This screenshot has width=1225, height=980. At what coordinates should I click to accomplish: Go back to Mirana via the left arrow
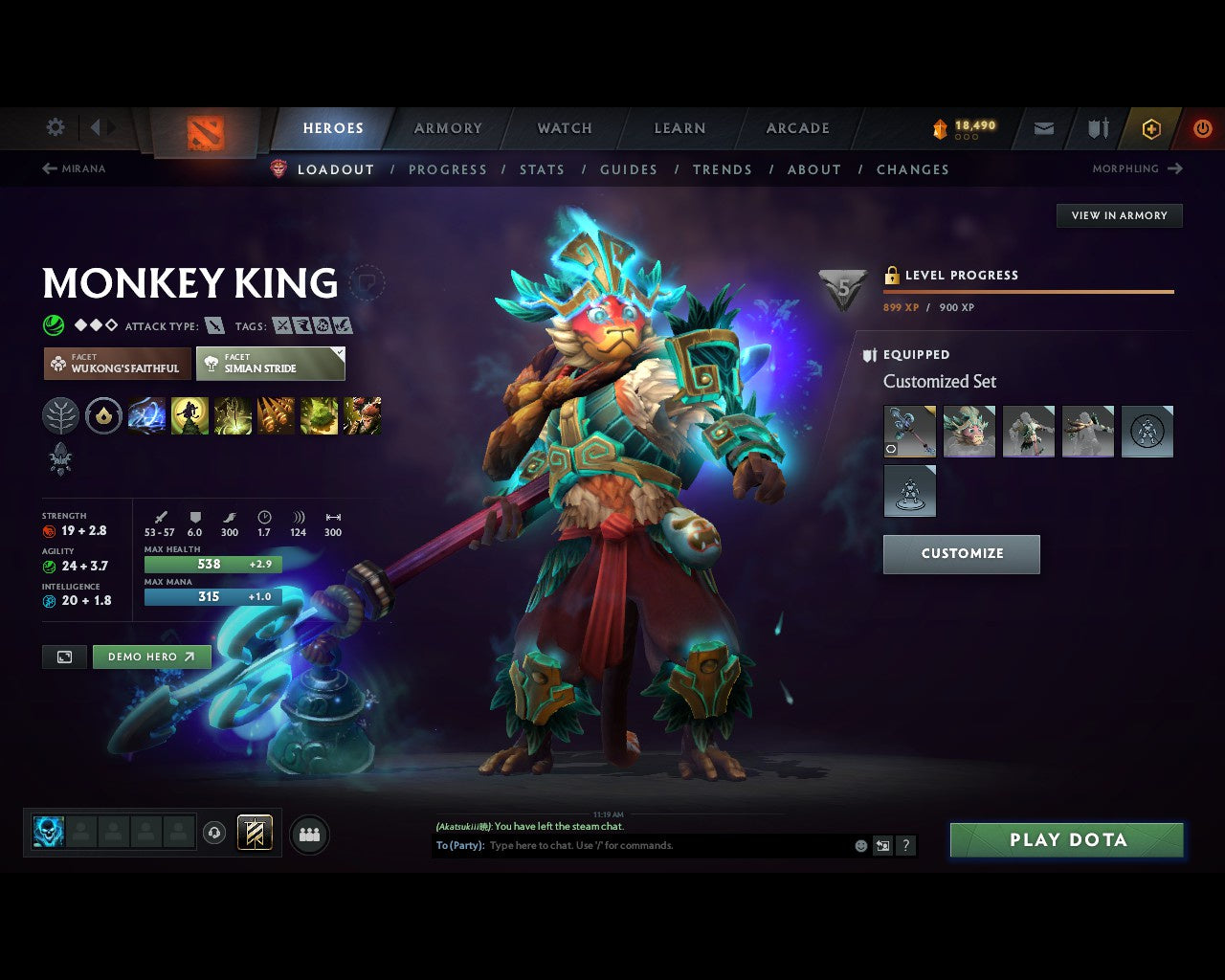tap(48, 168)
